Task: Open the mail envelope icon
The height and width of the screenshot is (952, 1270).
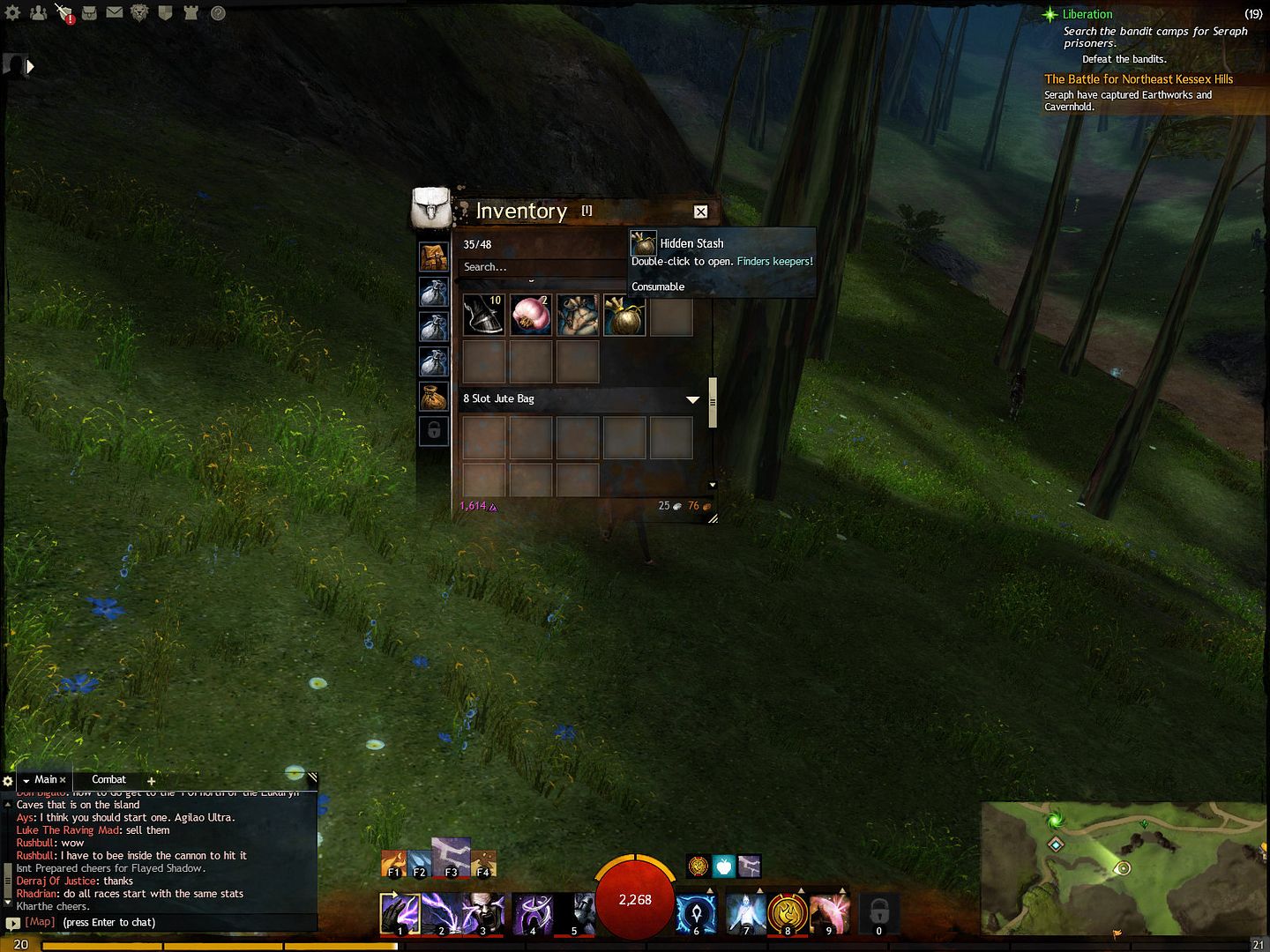Action: pyautogui.click(x=115, y=13)
